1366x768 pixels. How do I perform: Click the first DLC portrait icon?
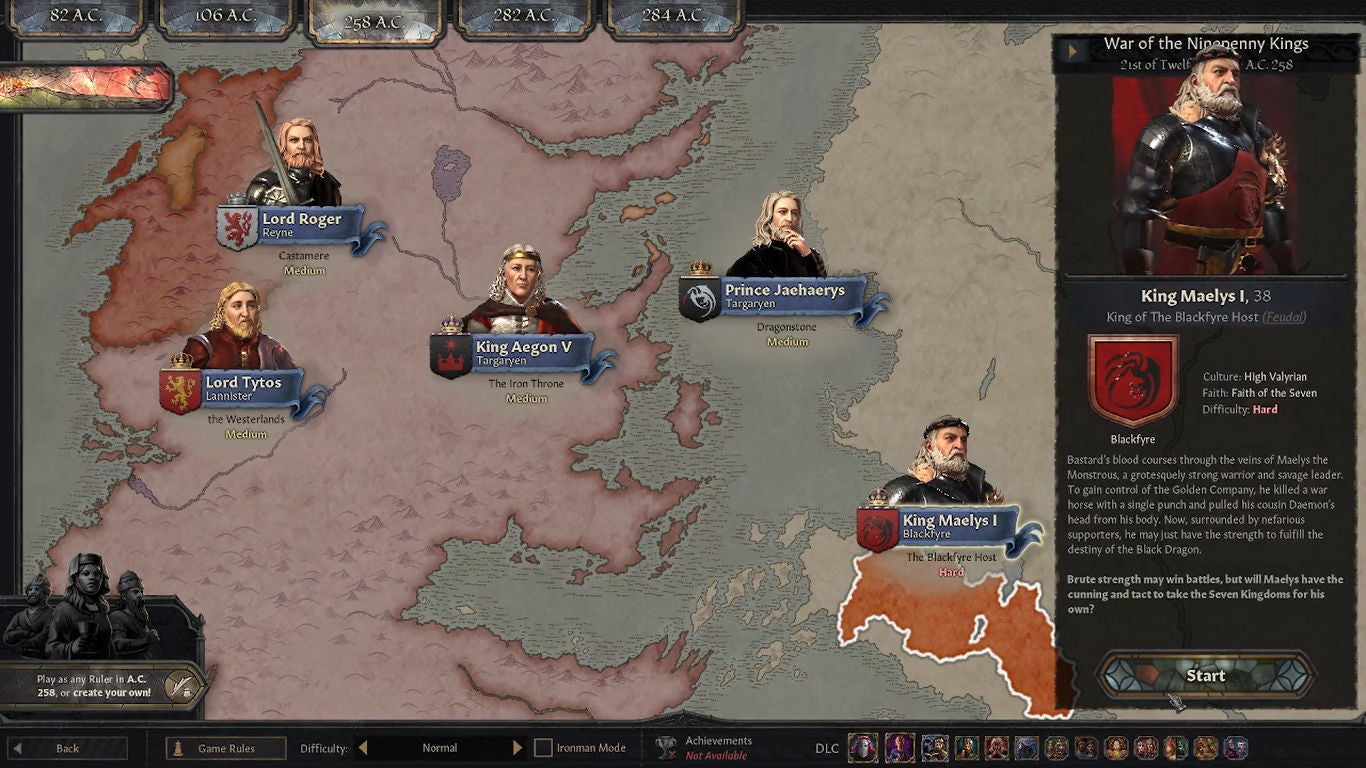(862, 747)
